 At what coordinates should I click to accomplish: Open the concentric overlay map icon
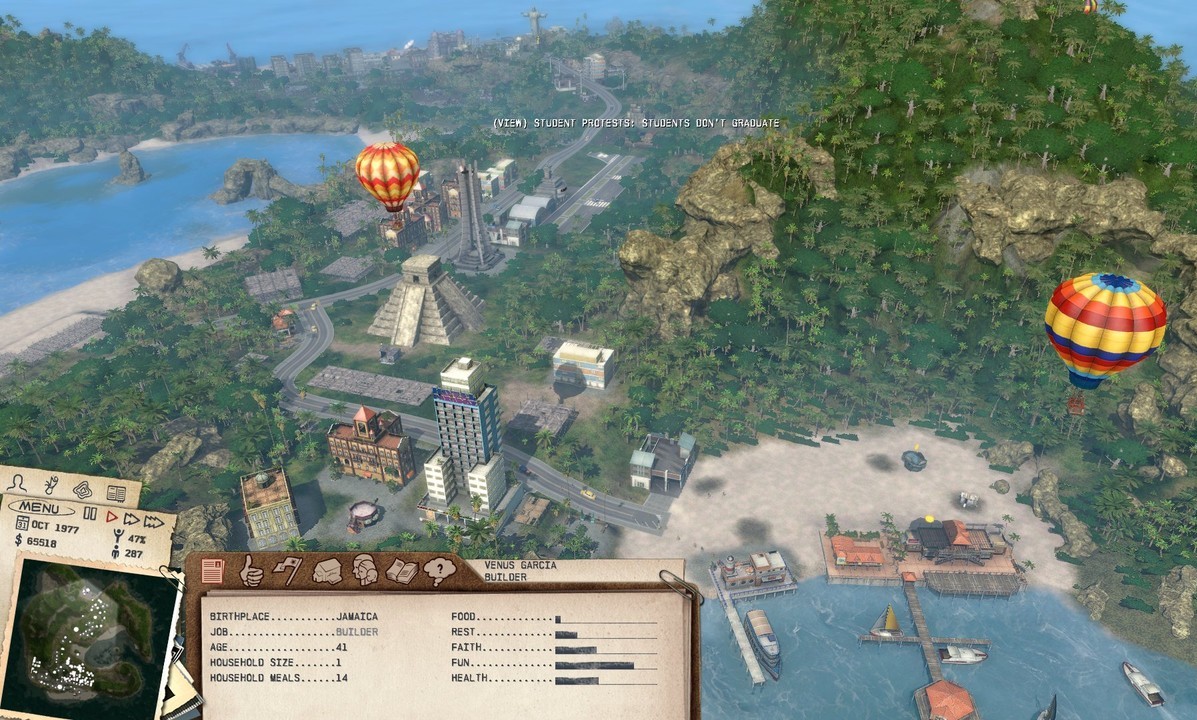(x=82, y=490)
